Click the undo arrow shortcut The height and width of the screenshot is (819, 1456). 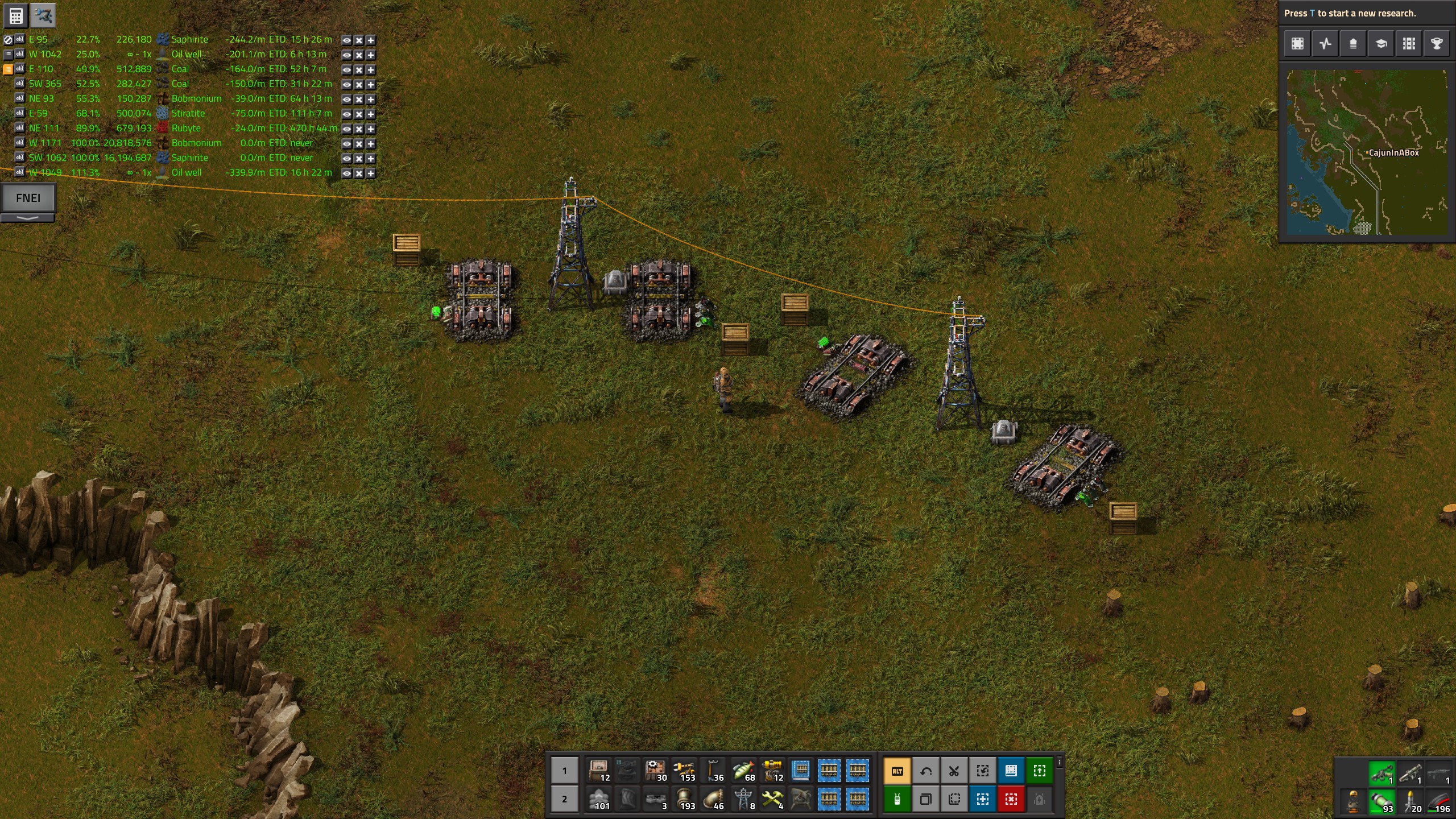click(x=926, y=771)
